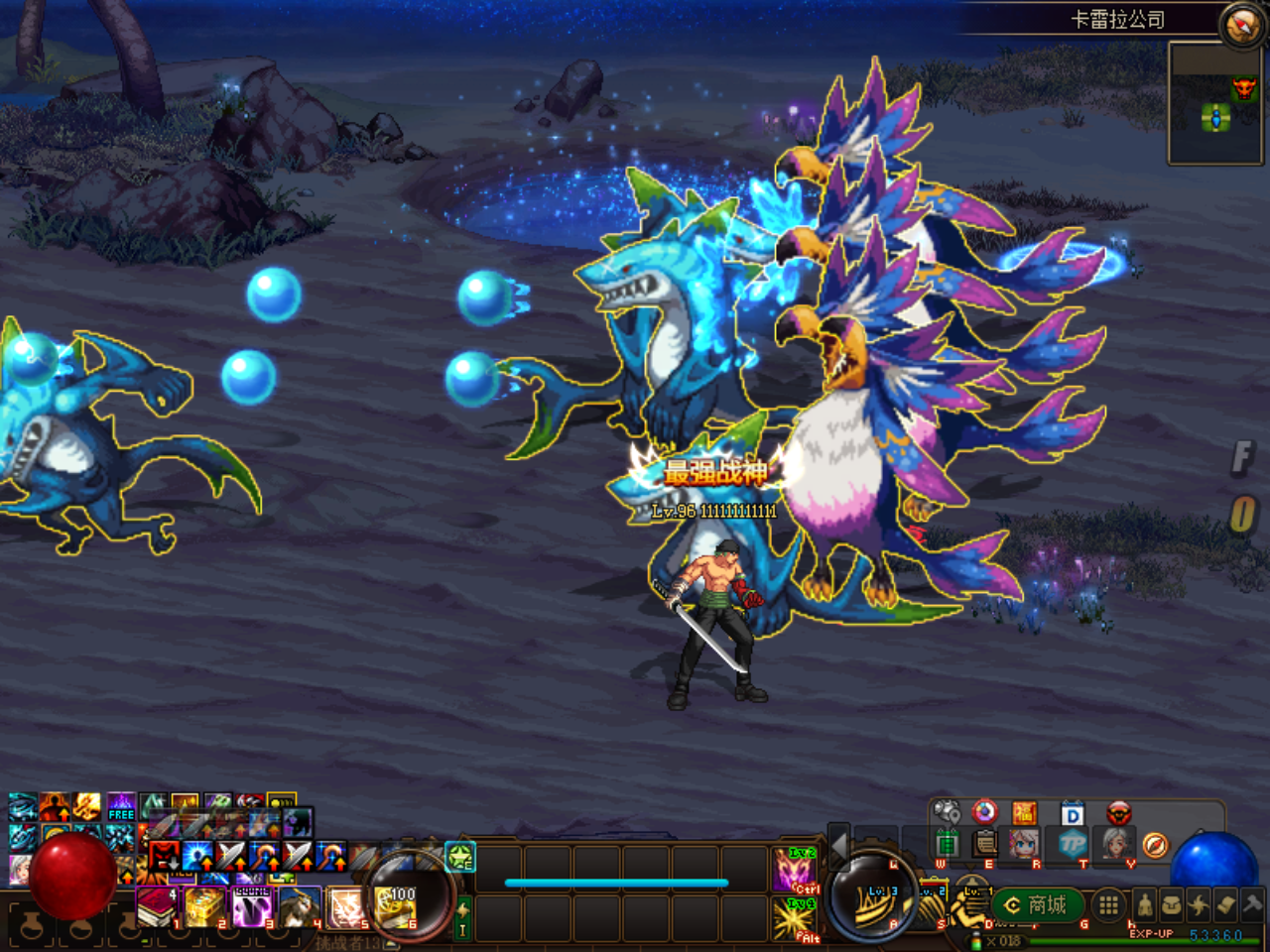Screen dimensions: 1270x952
Task: Click the red 福 fortune icon
Action: [1024, 814]
